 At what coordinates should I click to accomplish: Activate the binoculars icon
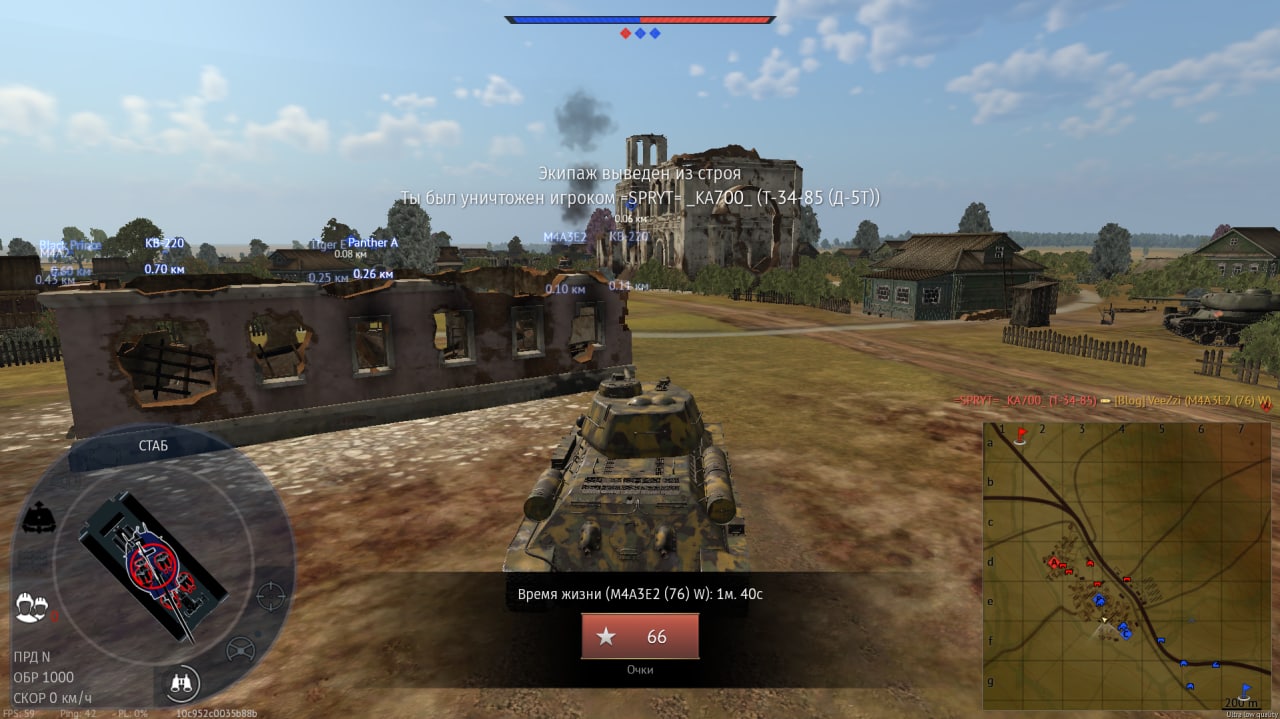(x=182, y=683)
